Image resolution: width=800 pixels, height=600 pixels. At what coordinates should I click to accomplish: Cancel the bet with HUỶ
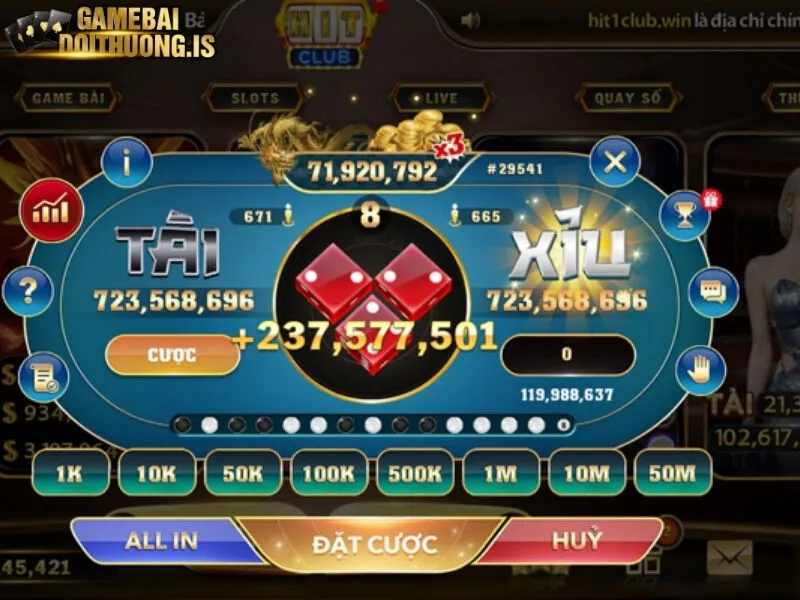point(577,541)
